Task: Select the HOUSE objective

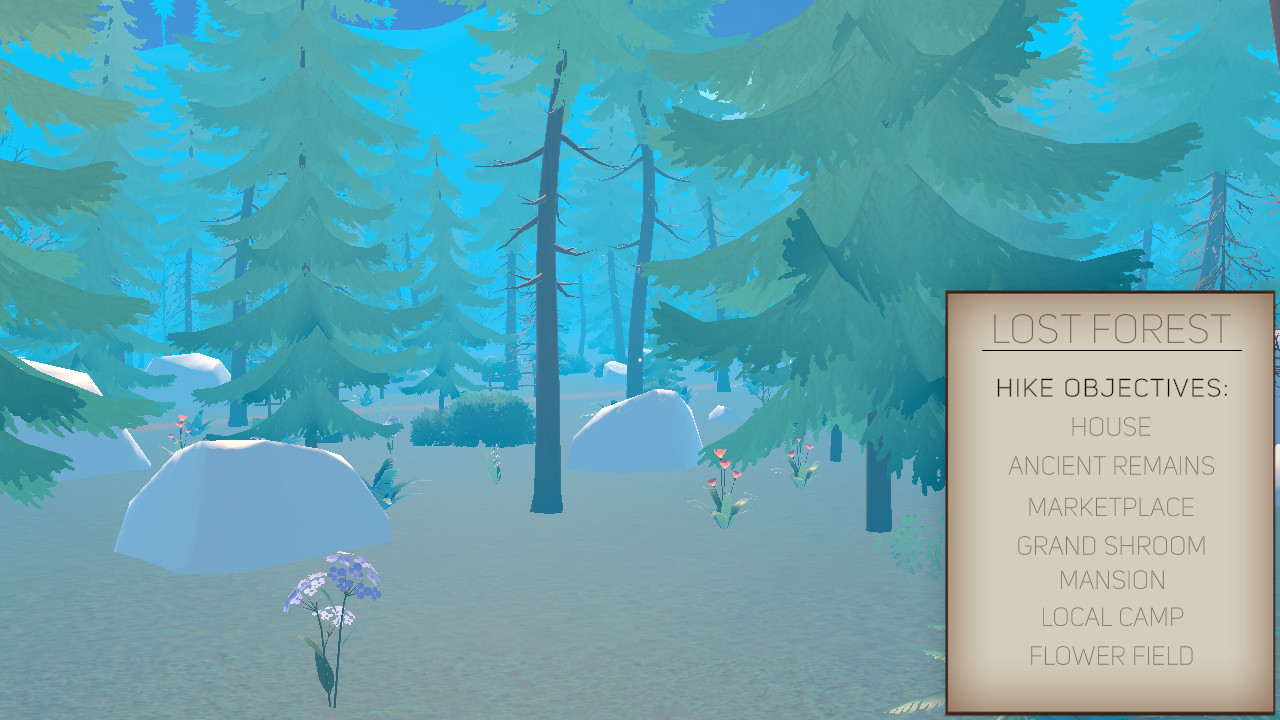Action: pos(1110,426)
